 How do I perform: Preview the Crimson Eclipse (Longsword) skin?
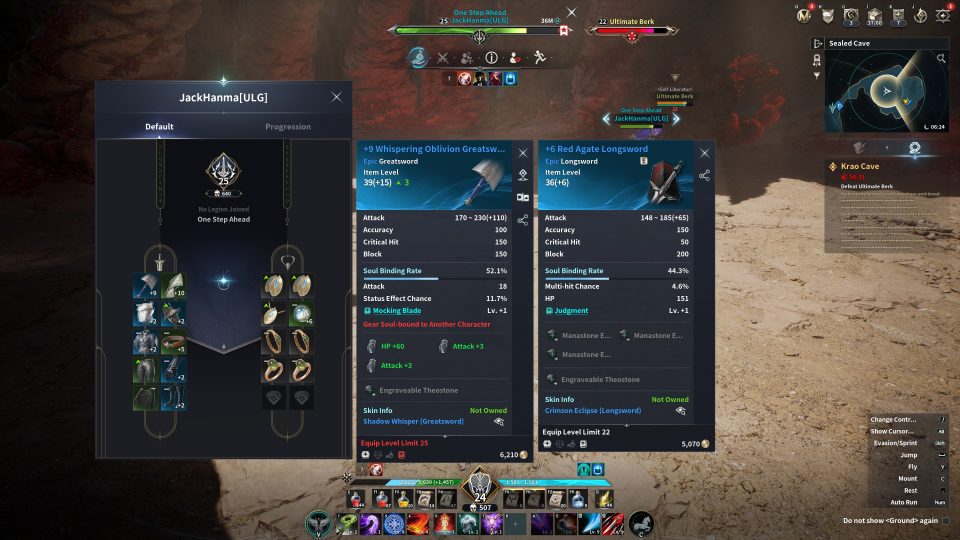(681, 411)
